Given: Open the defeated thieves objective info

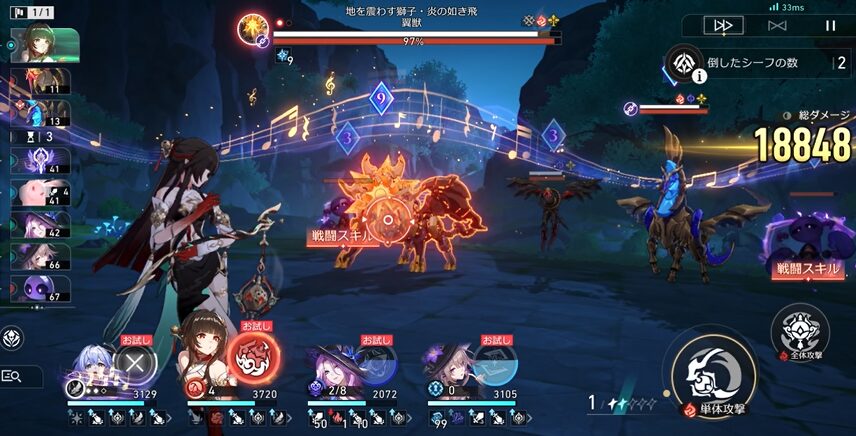Looking at the screenshot, I should 684,63.
